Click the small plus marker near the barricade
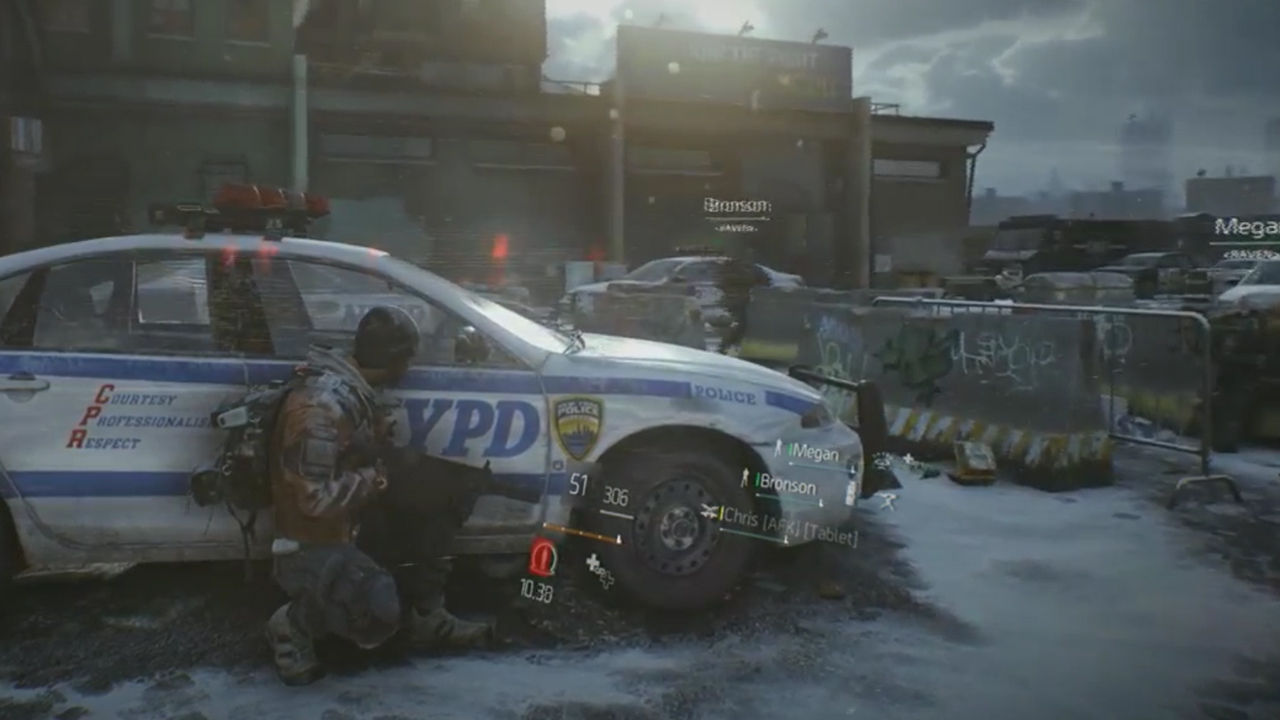This screenshot has height=720, width=1280. coord(907,457)
